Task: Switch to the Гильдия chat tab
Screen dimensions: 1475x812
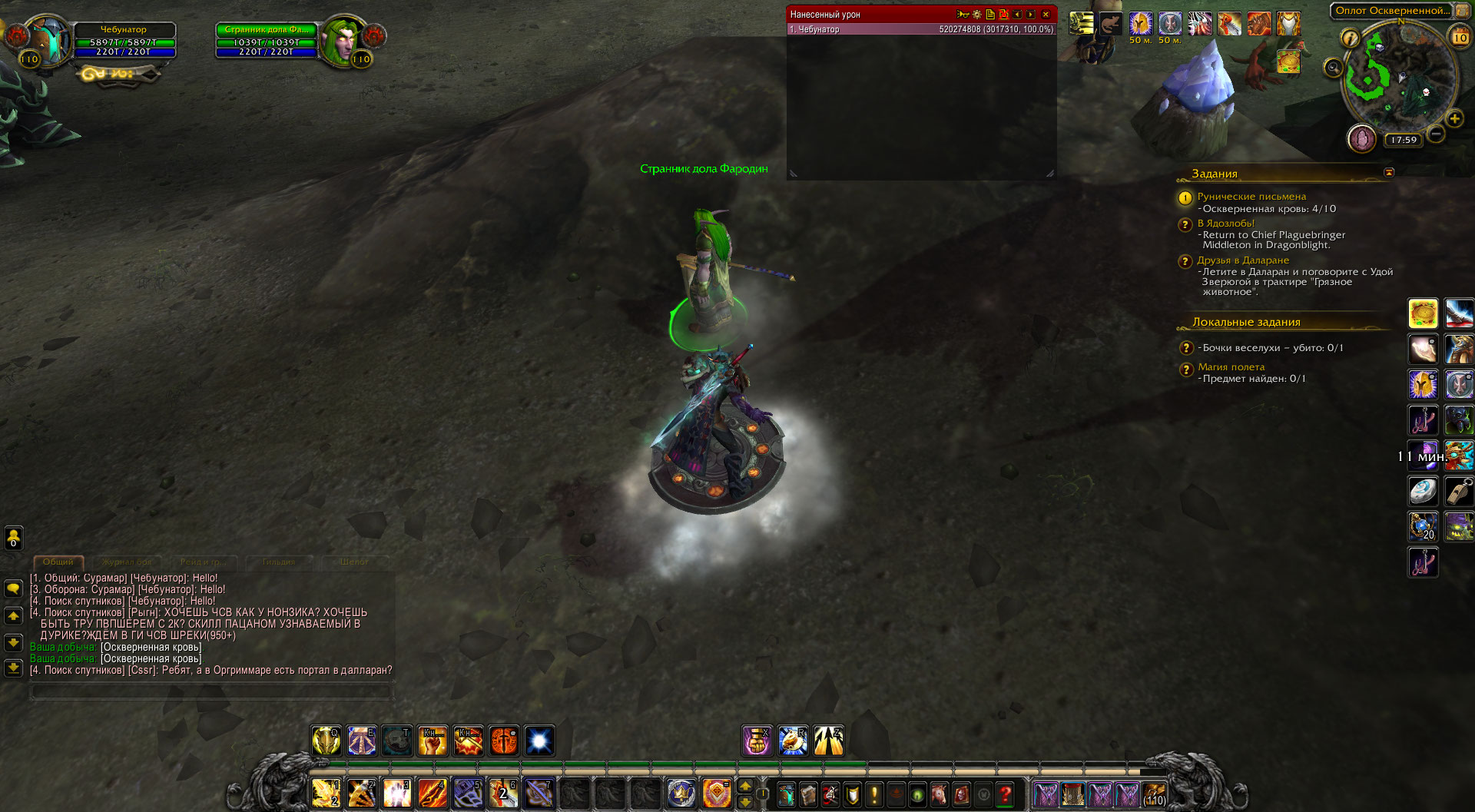Action: click(x=278, y=562)
